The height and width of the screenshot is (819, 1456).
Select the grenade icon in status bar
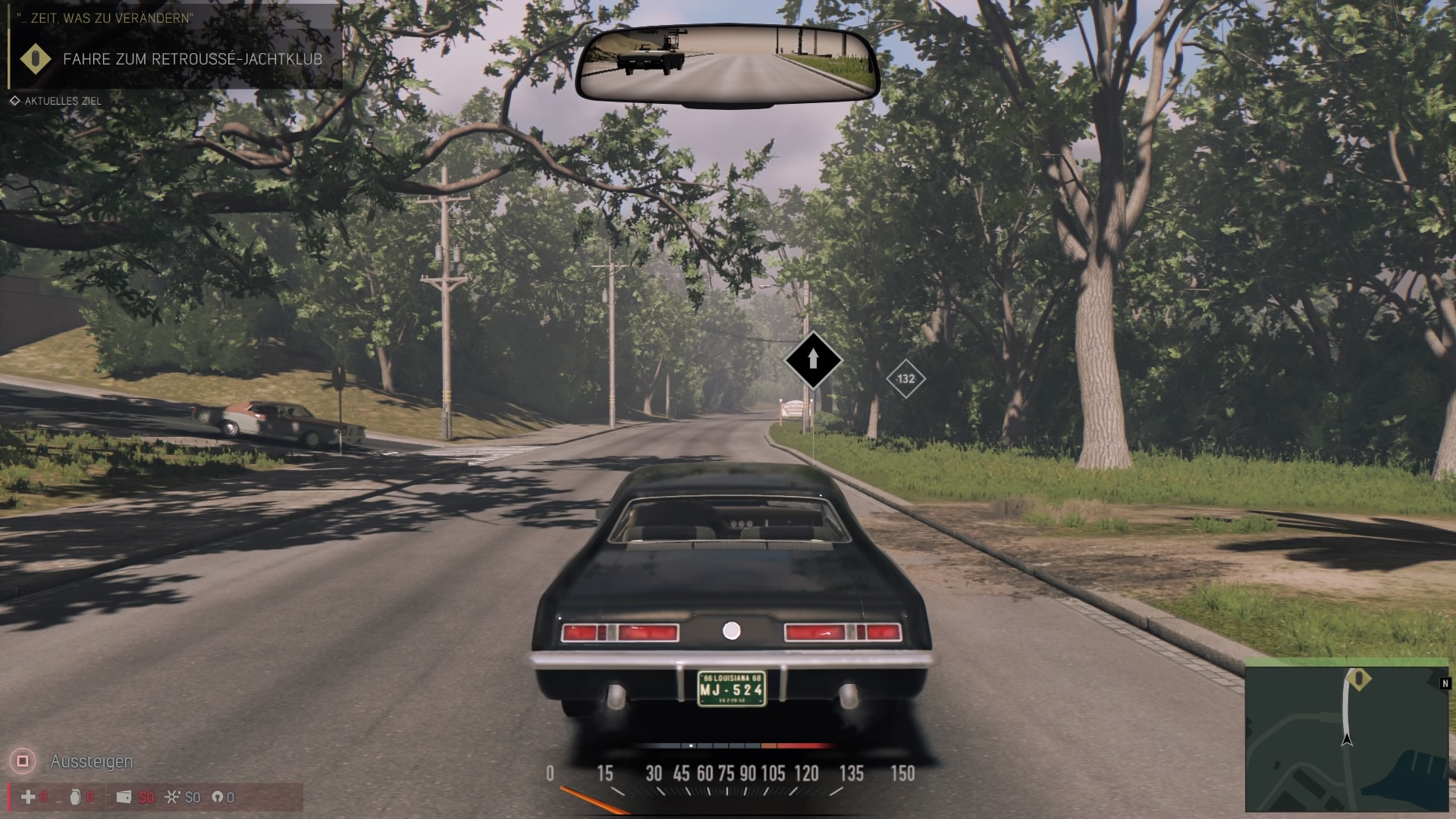74,797
